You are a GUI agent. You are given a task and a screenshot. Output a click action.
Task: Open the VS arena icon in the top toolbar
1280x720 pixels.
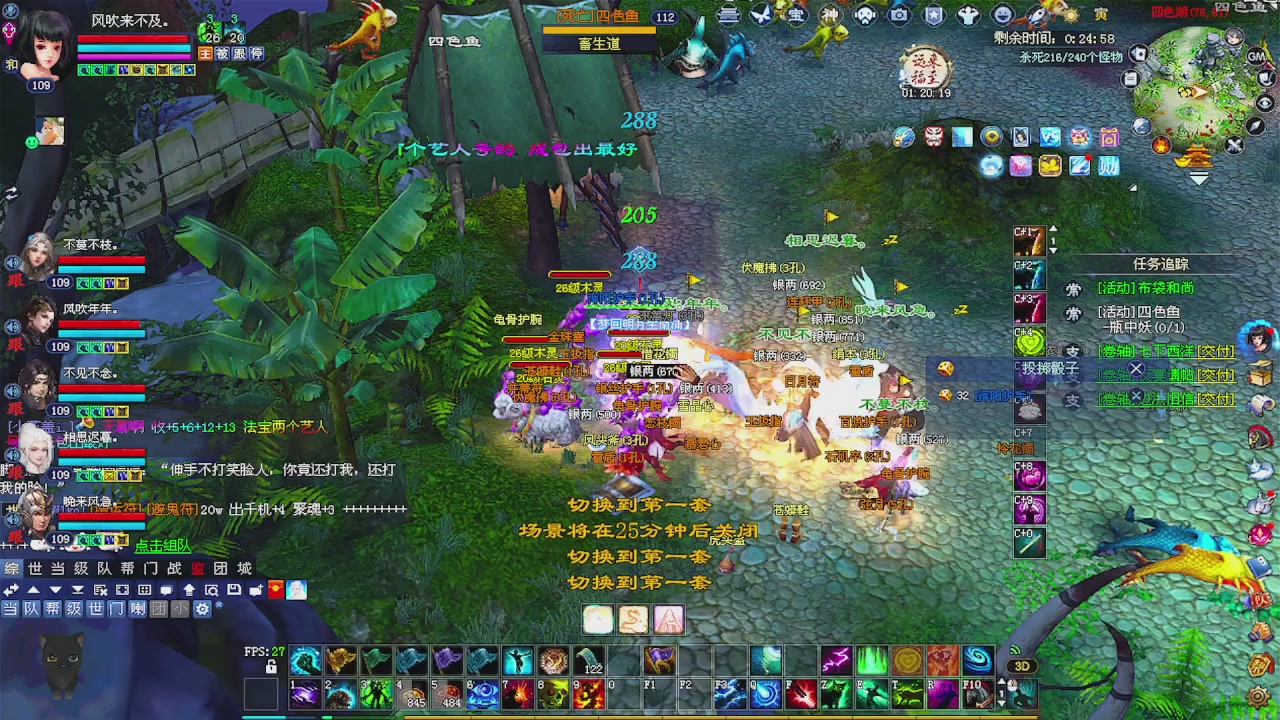pos(1050,137)
